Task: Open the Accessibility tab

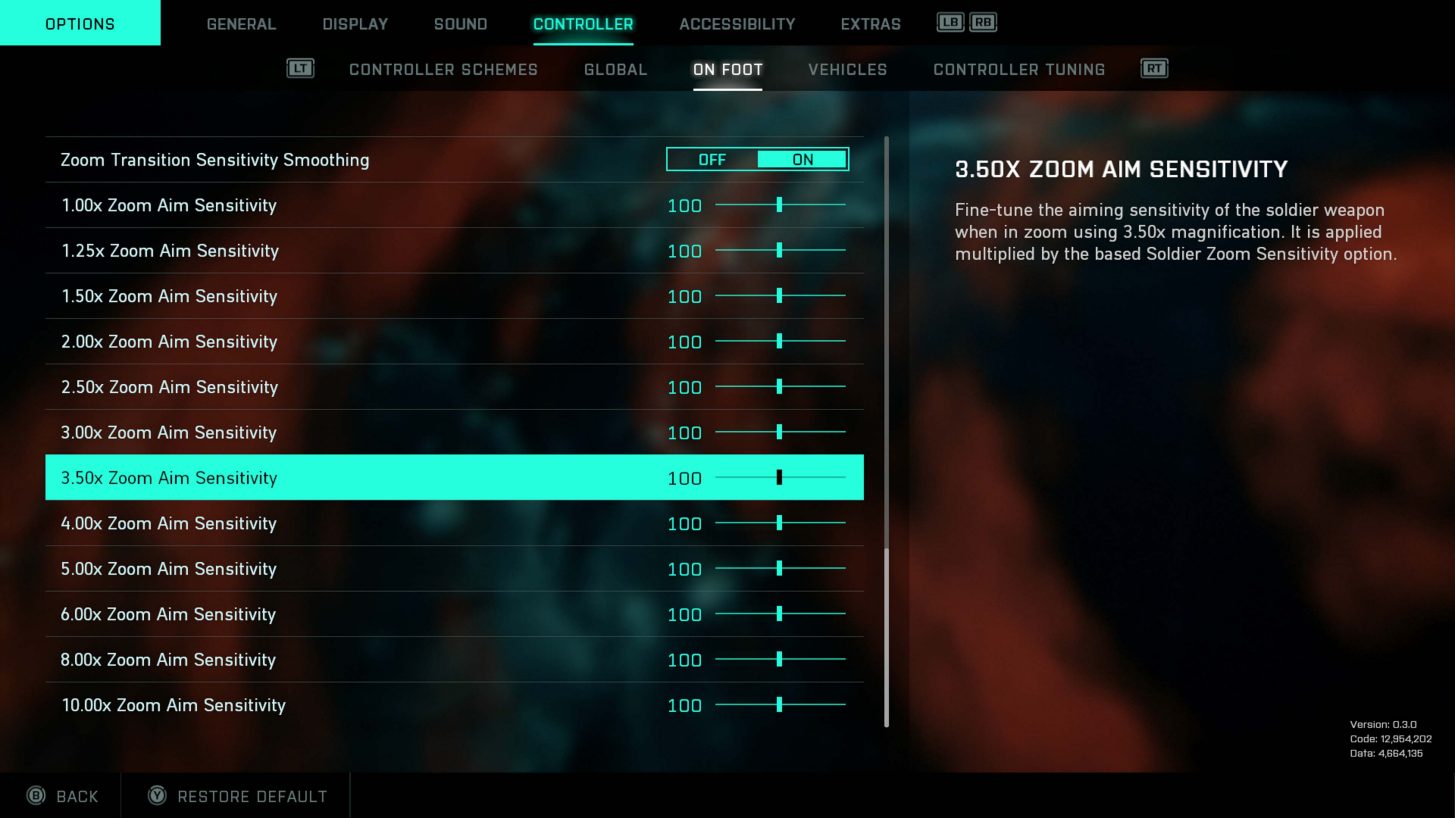Action: click(737, 23)
